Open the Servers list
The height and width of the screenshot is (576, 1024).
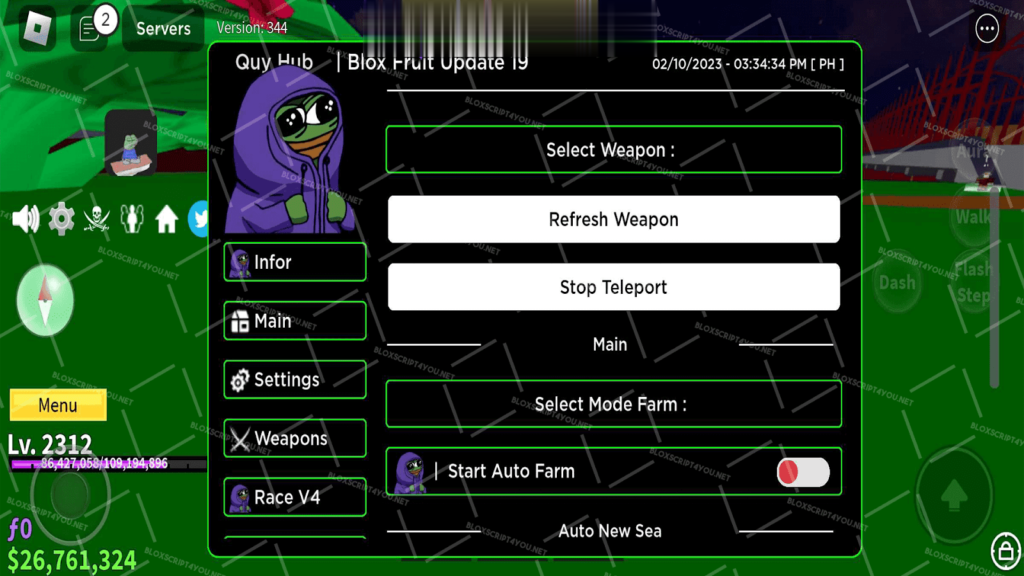pyautogui.click(x=163, y=28)
